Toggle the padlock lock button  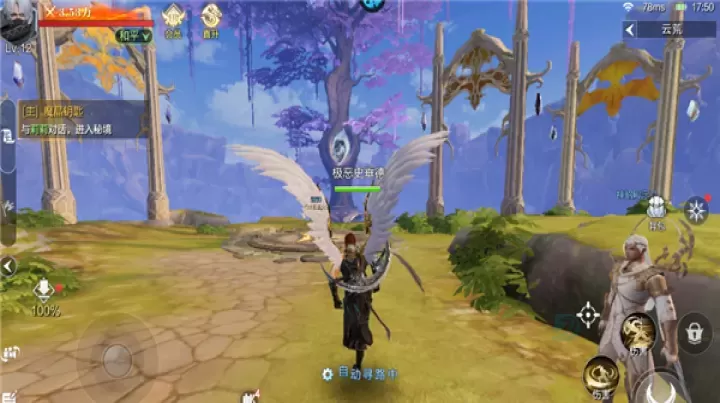(x=694, y=334)
